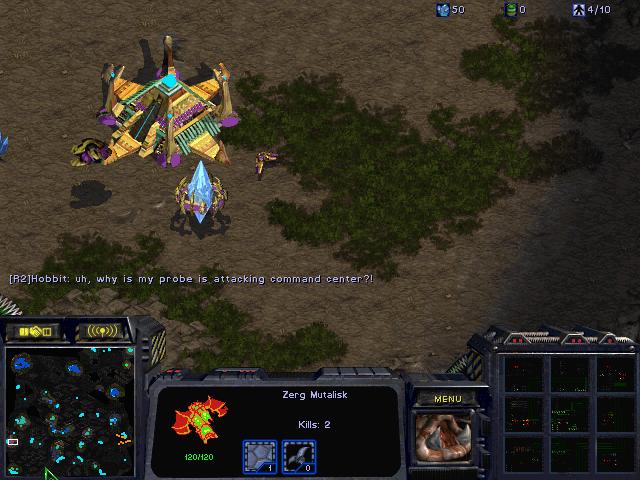
Task: Inspect the Mutalisk weapon upgrade icon
Action: 298,456
